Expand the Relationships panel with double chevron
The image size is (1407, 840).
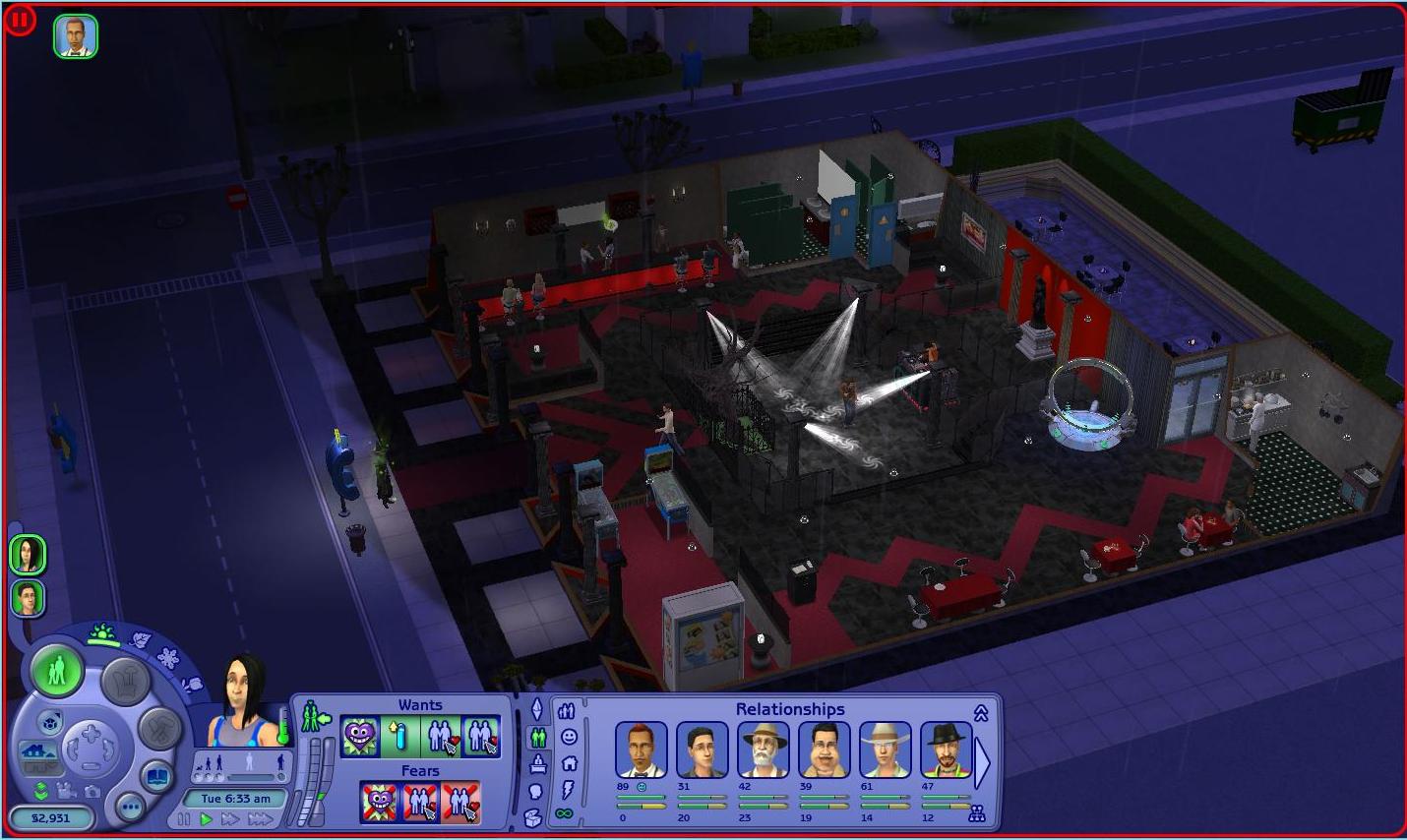(981, 713)
